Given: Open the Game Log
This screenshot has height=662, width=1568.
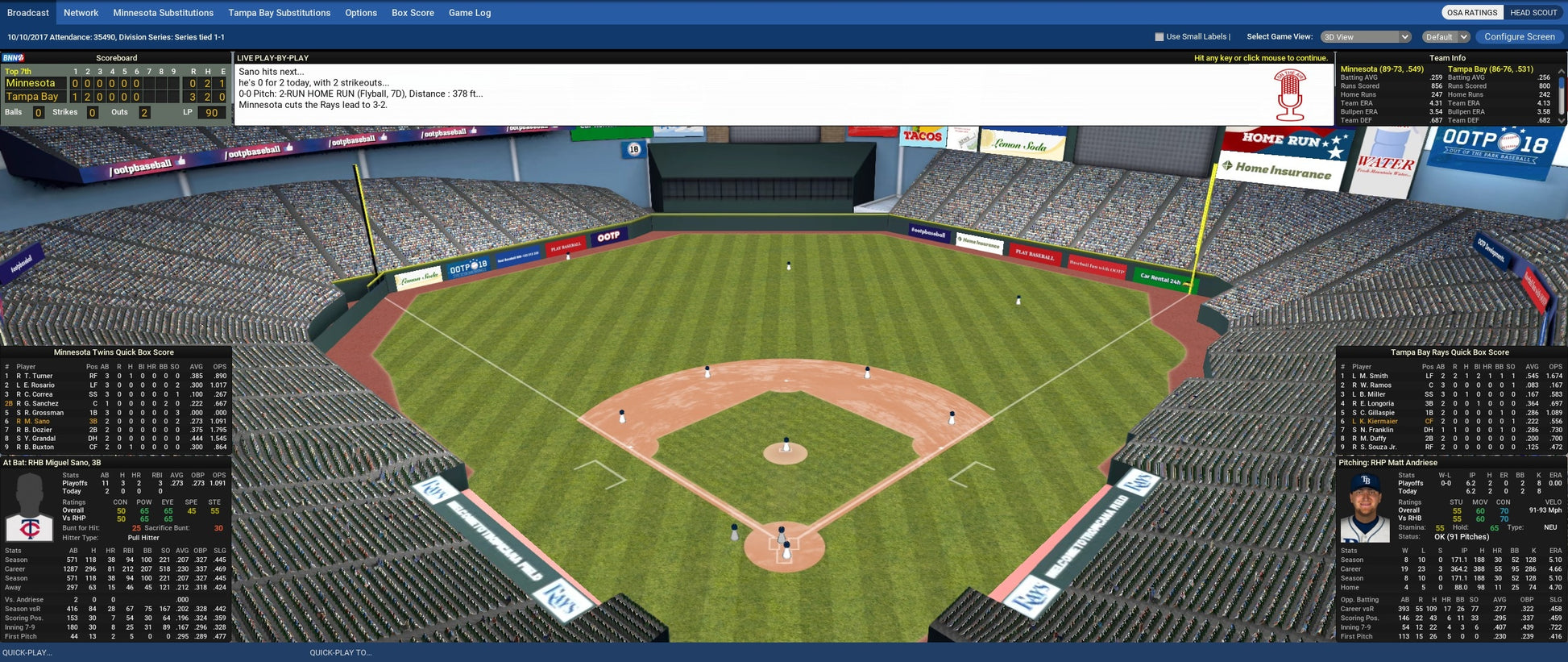Looking at the screenshot, I should 470,13.
